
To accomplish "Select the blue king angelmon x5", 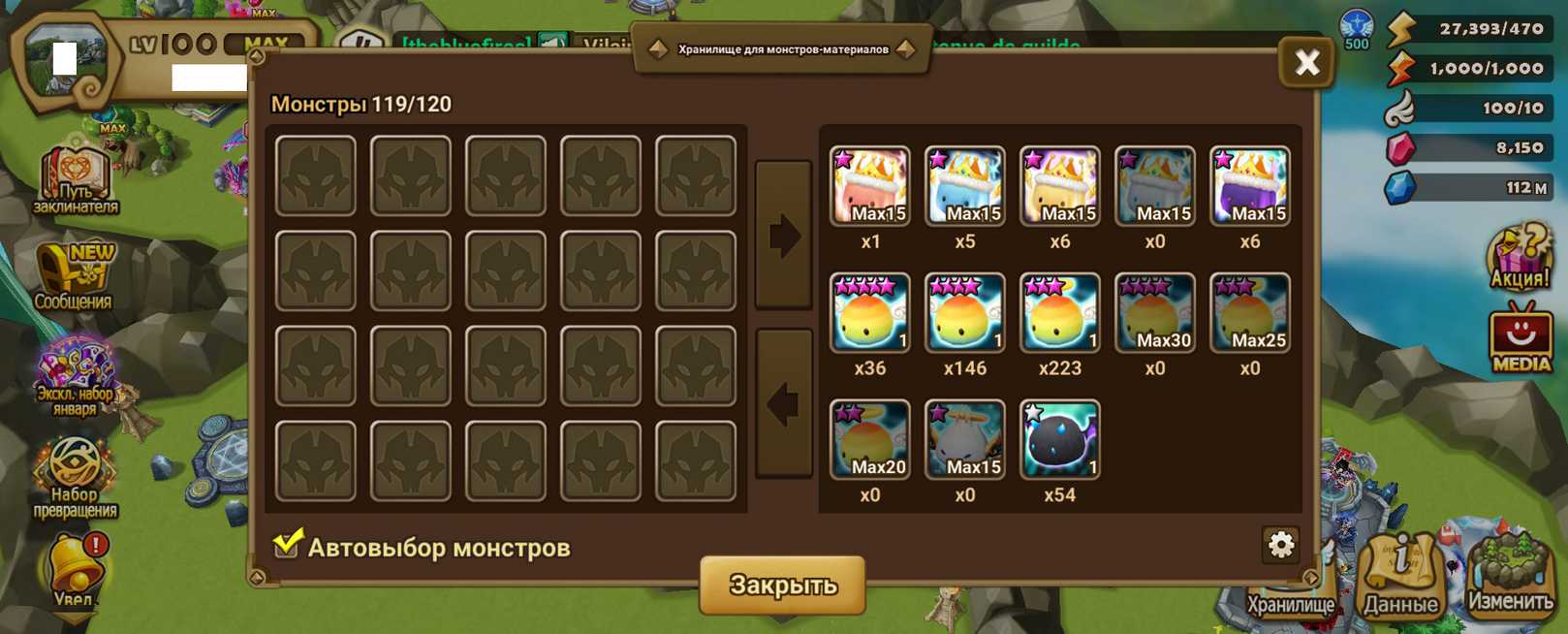I will click(964, 186).
